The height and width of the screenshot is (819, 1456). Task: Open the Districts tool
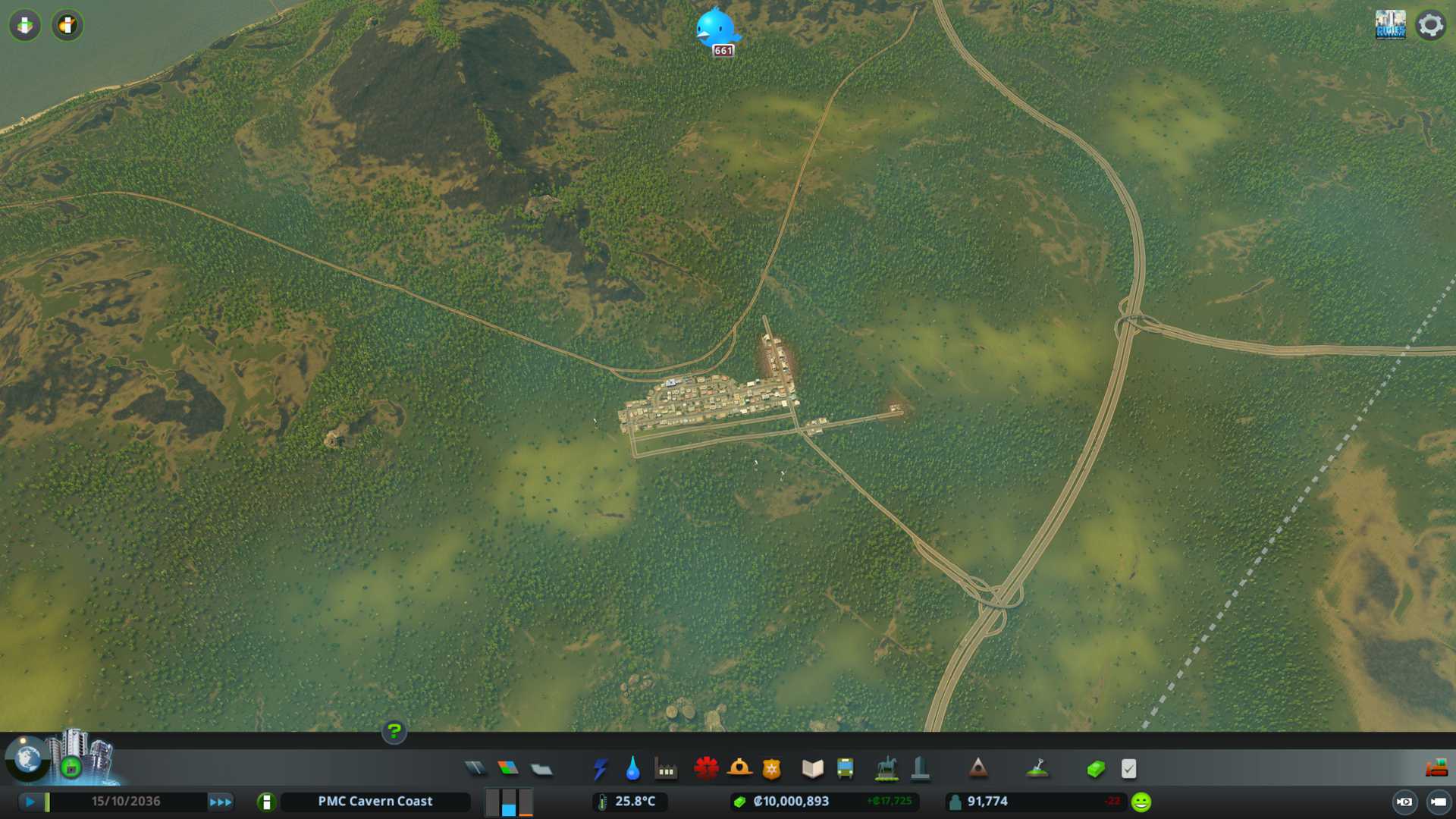pos(541,770)
